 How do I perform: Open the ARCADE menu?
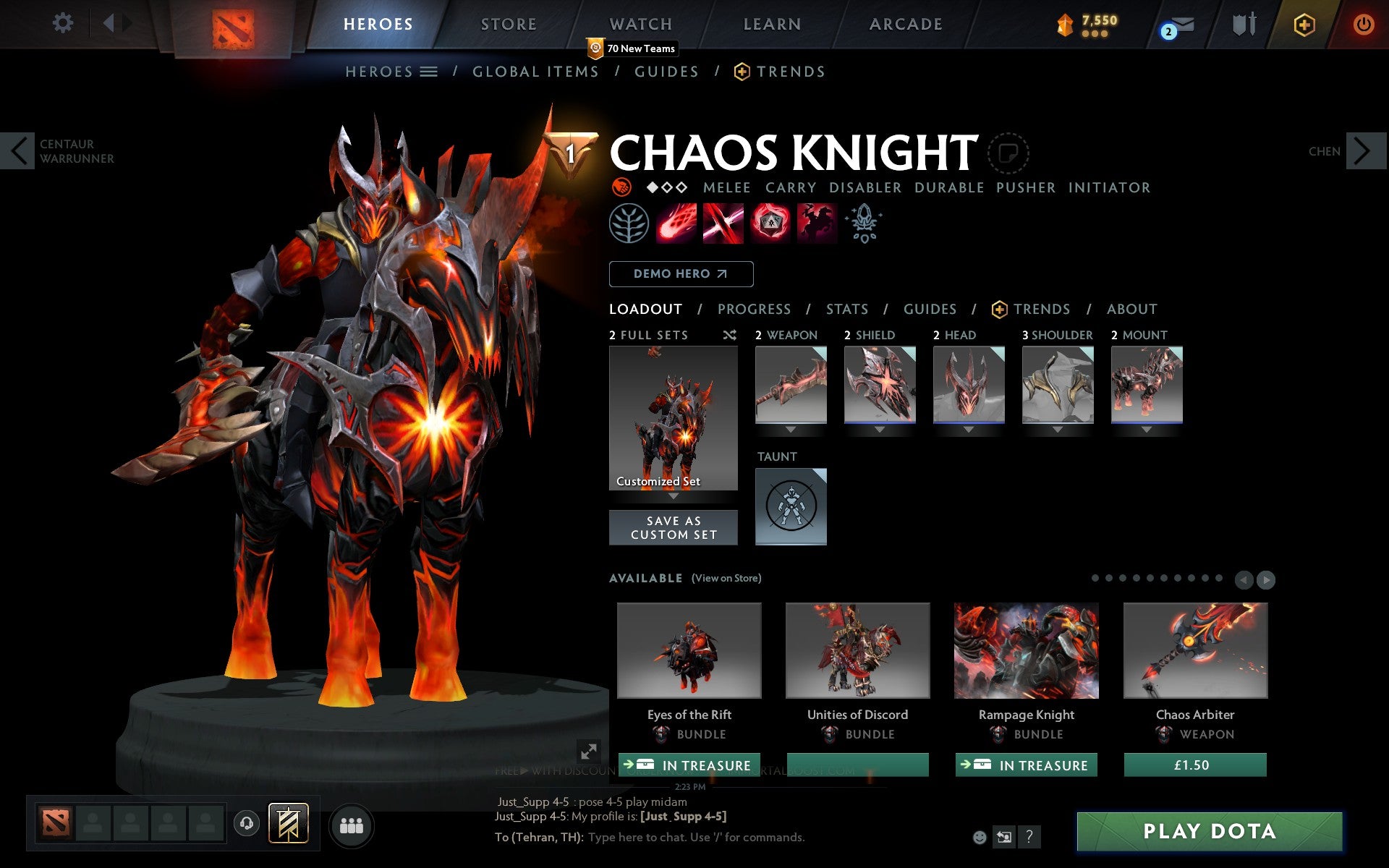tap(904, 23)
